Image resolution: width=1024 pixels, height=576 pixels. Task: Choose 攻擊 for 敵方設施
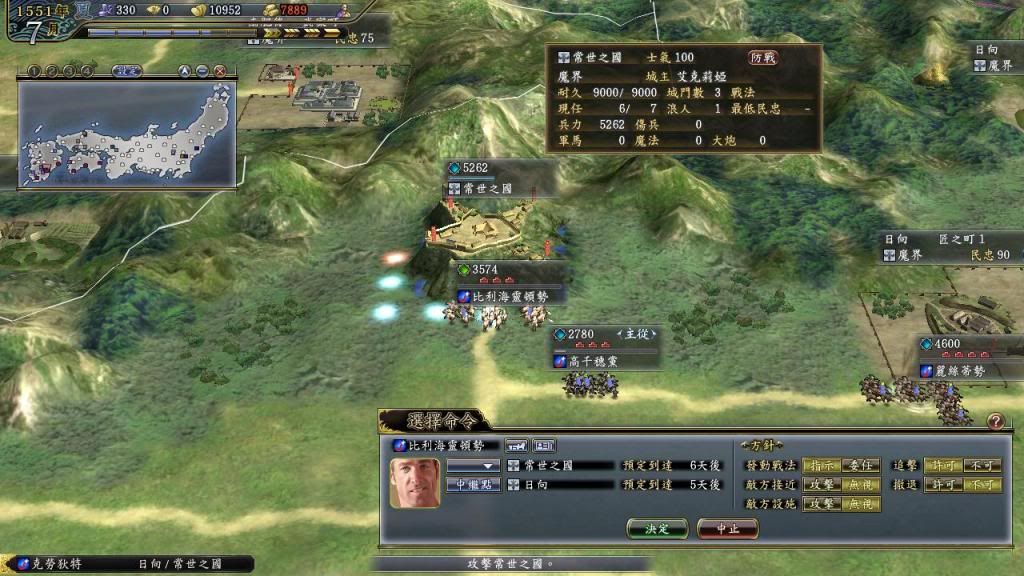coord(820,504)
